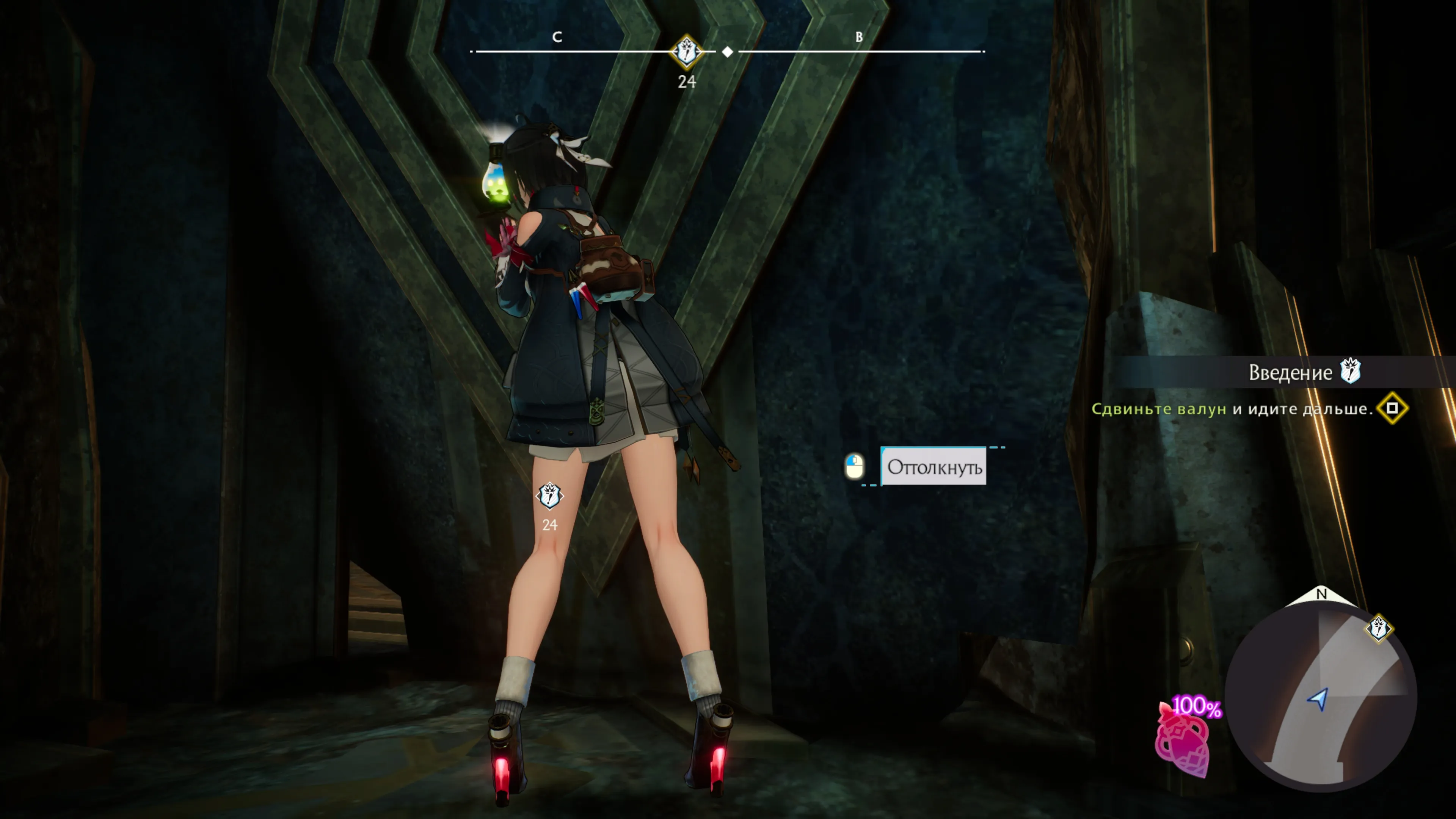Screen dimensions: 1456x819
Task: Click the yellow diamond objective icon
Action: point(1392,408)
